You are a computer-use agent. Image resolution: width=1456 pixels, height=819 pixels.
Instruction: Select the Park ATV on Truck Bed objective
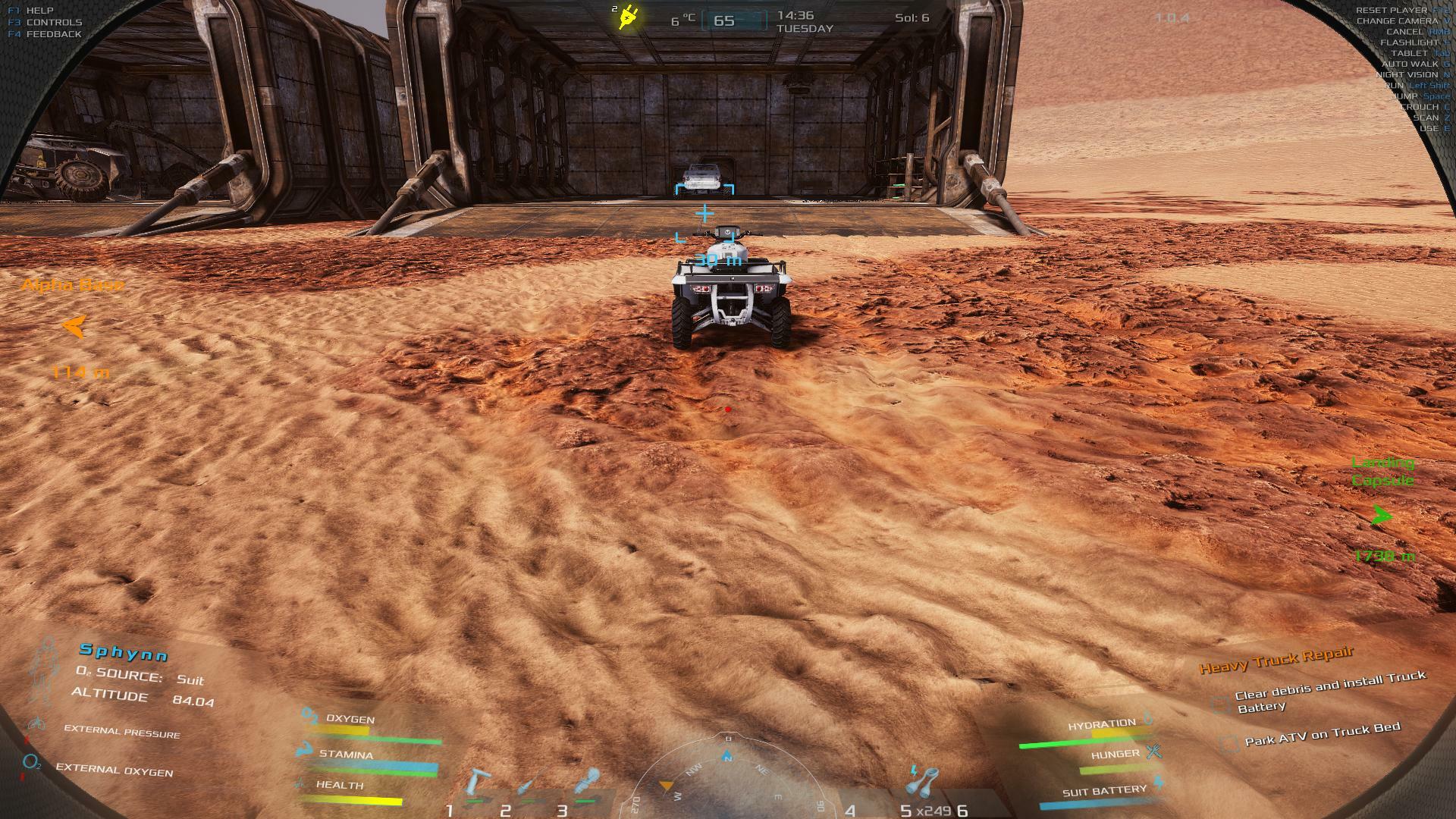pyautogui.click(x=1322, y=735)
